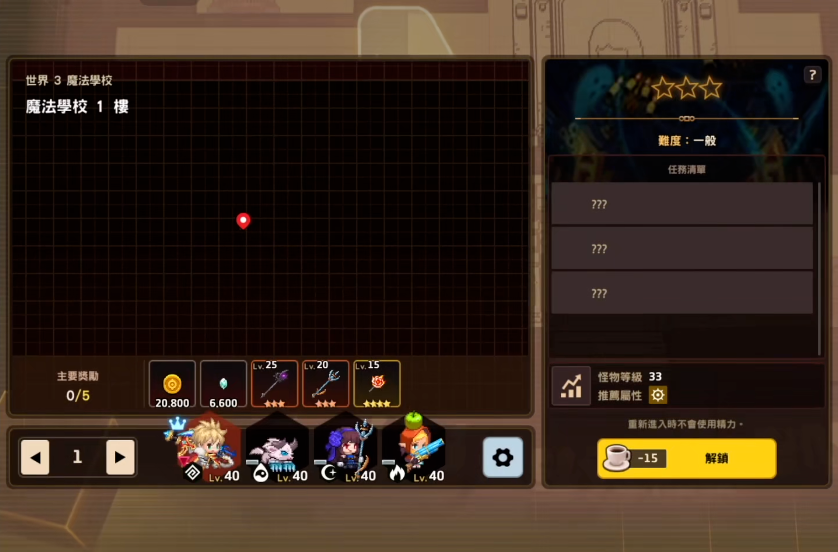The height and width of the screenshot is (552, 838).
Task: Select the third ??? mission row
Action: point(682,294)
